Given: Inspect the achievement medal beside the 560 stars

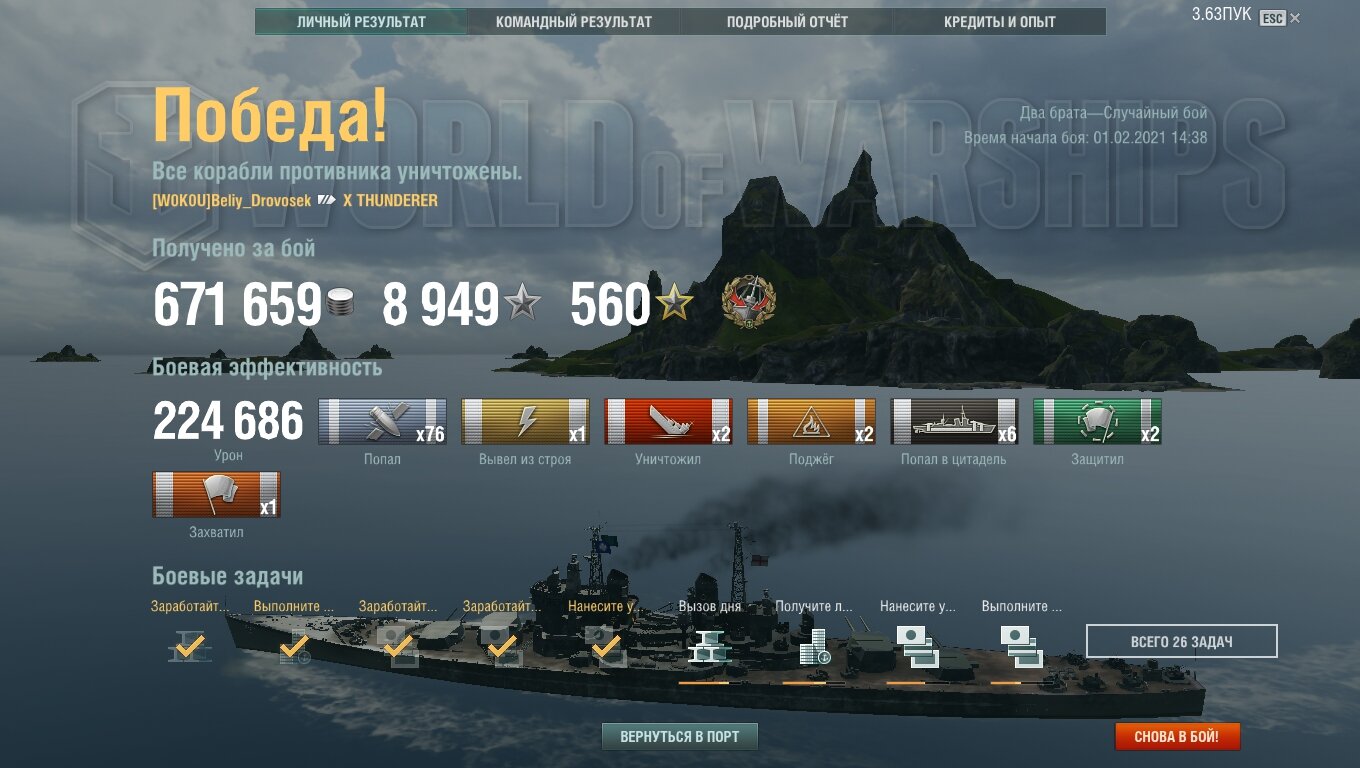Looking at the screenshot, I should click(x=749, y=303).
